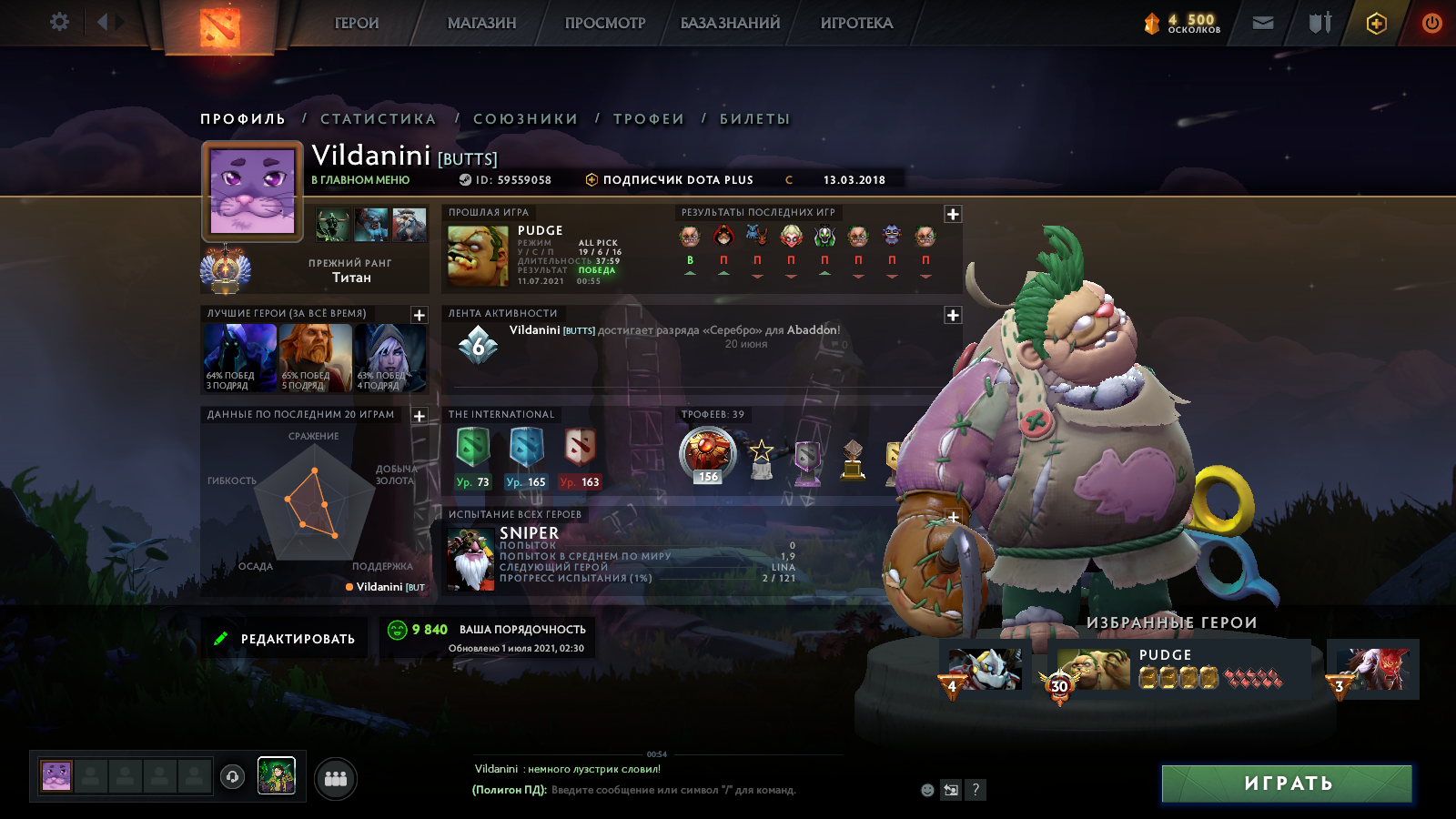Select the Pudge favorite hero card
Screen dimensions: 1456x819
click(x=1179, y=669)
